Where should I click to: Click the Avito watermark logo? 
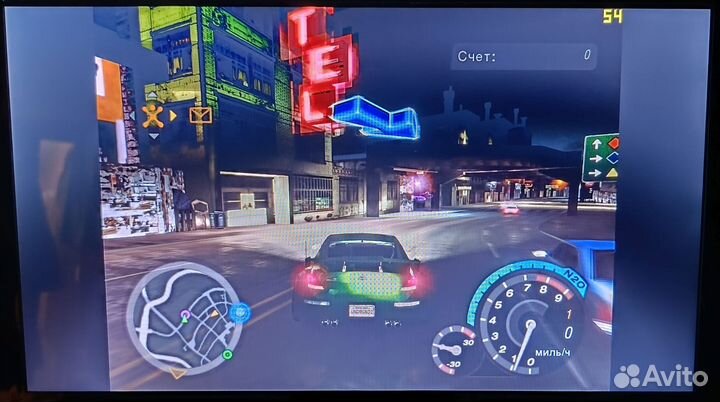coord(661,376)
